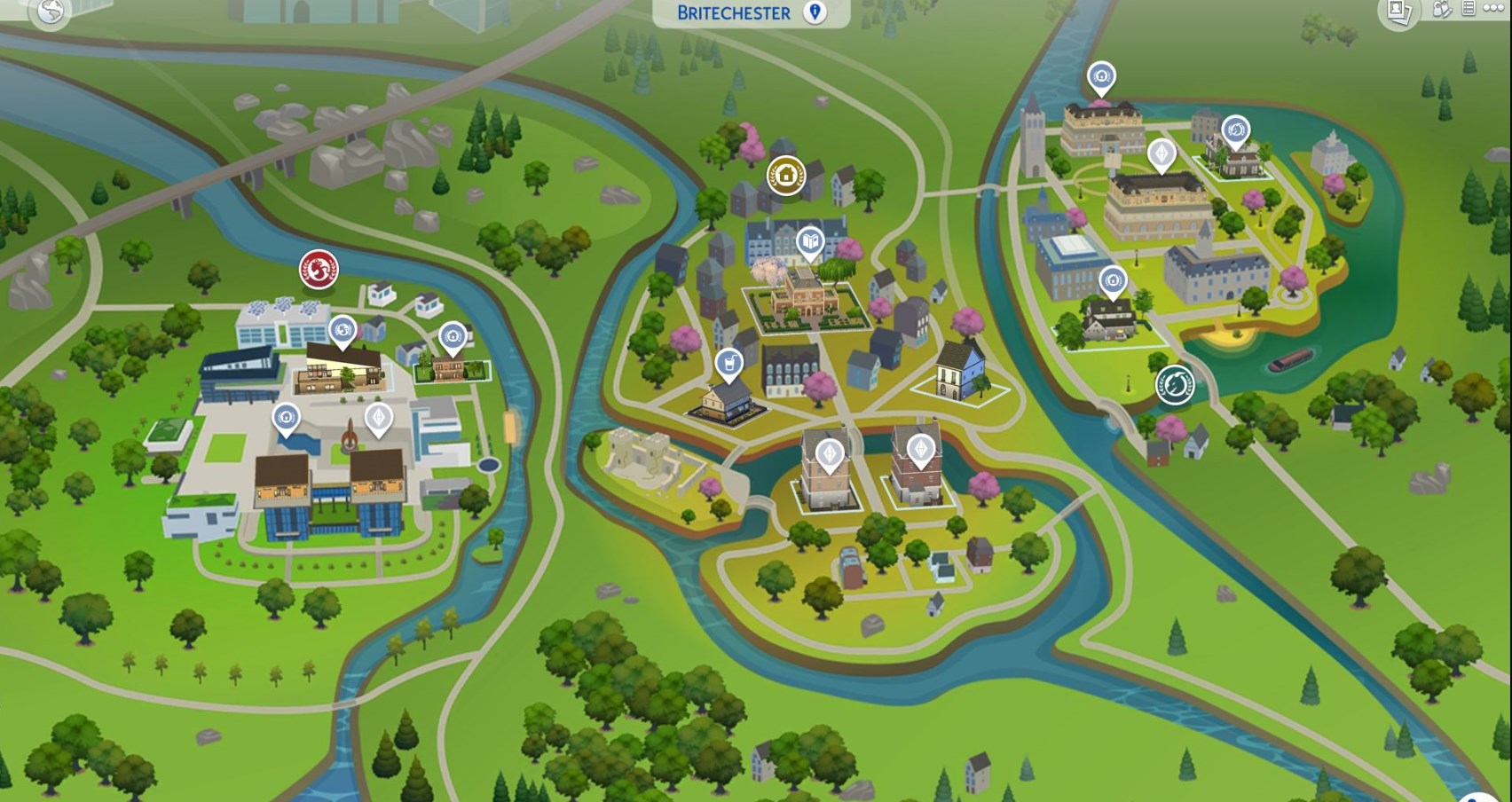1512x802 pixels.
Task: Open the household portraits manager icon
Action: point(1399,12)
